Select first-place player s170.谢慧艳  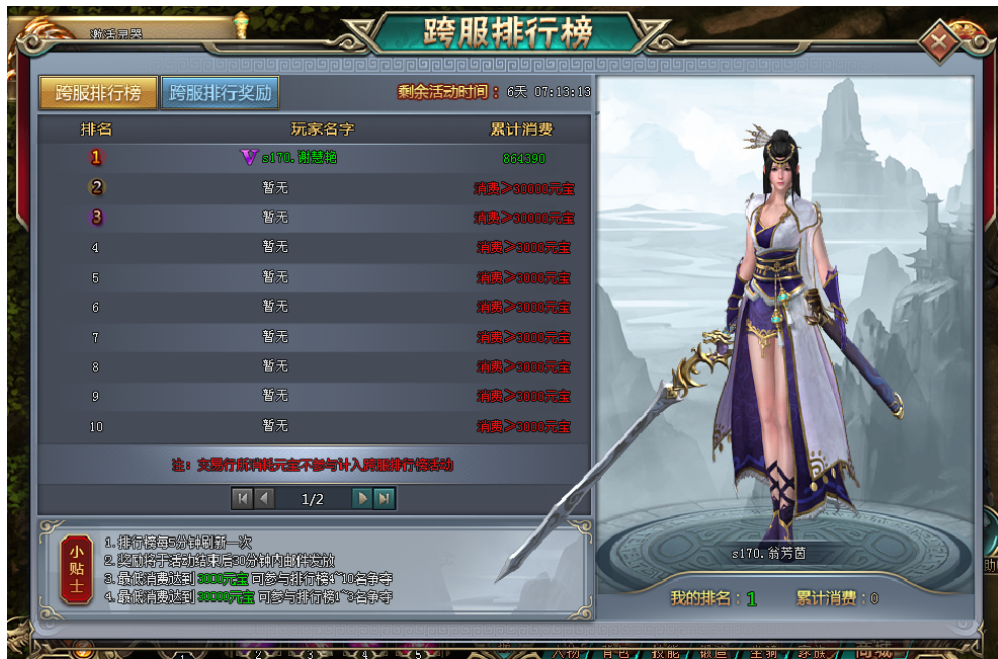pos(298,158)
